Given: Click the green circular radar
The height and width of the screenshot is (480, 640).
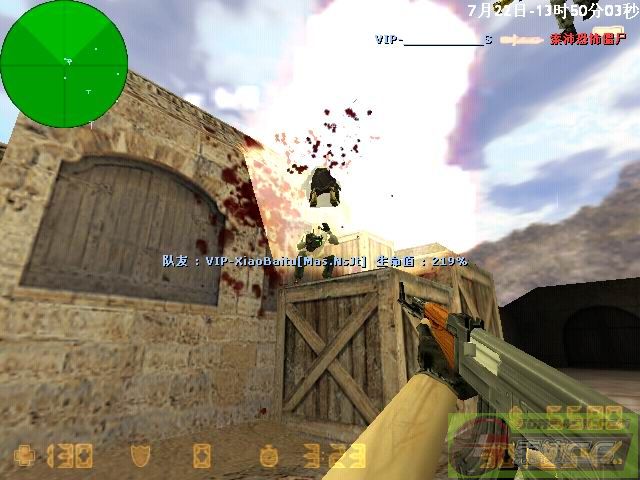Looking at the screenshot, I should click(x=64, y=64).
